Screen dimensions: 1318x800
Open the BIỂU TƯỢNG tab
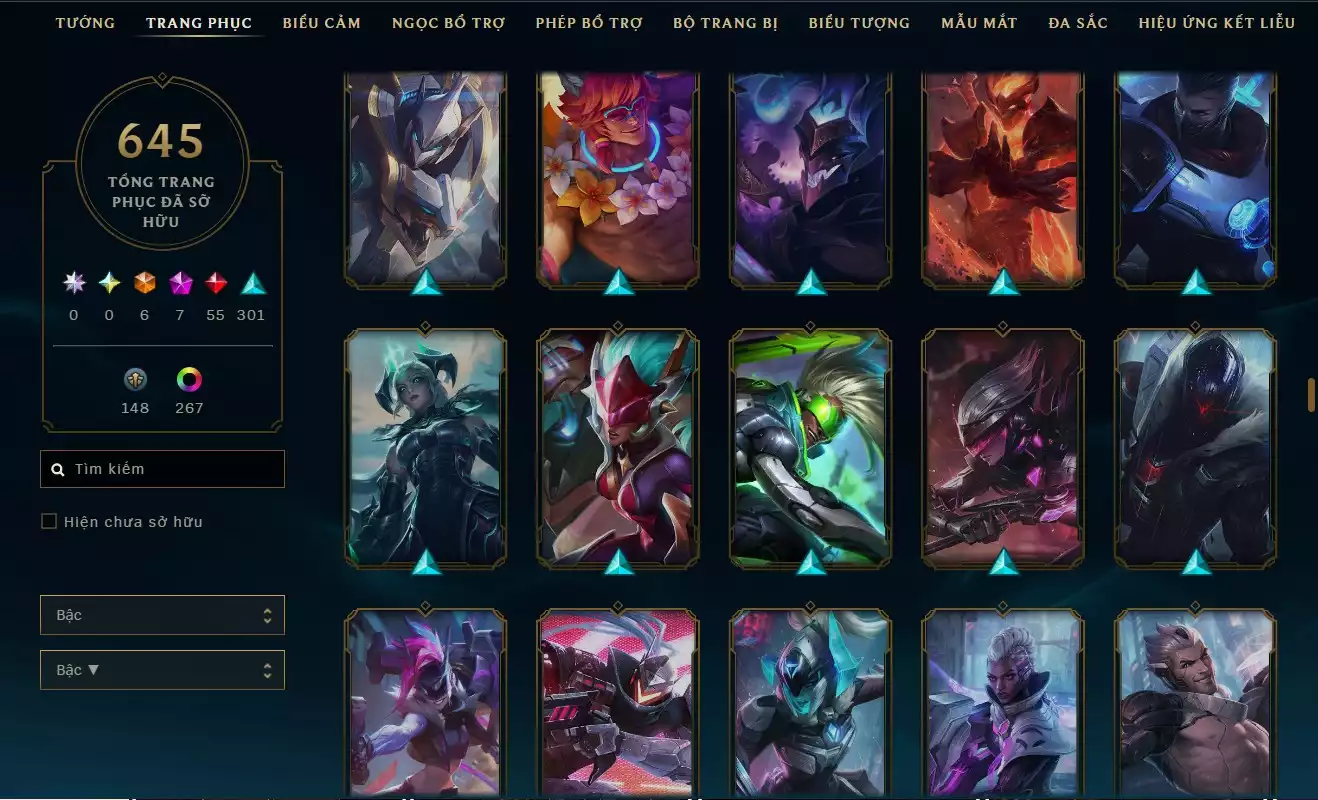(x=859, y=22)
